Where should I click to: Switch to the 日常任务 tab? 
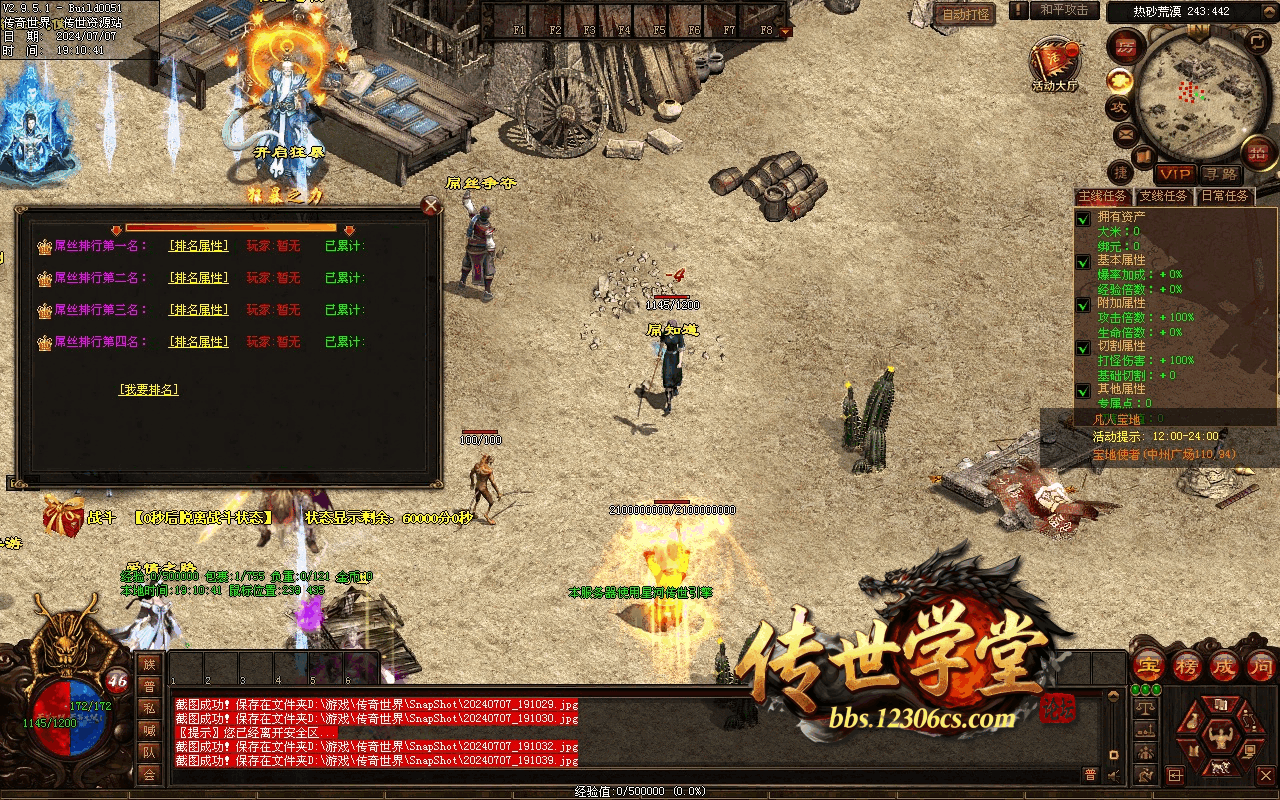pyautogui.click(x=1225, y=196)
